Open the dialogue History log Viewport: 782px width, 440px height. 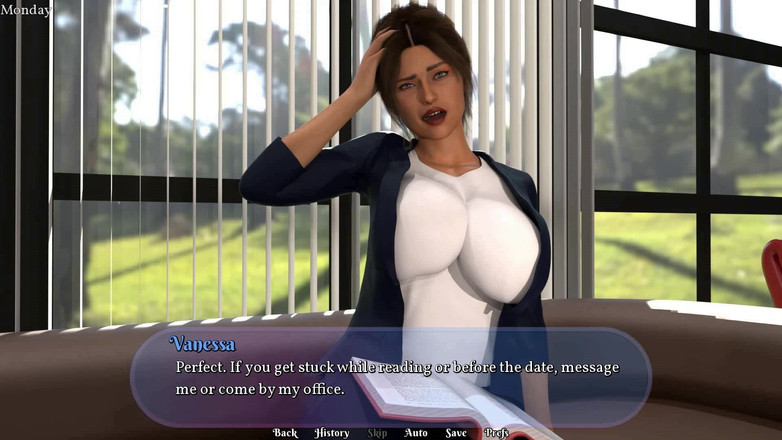click(x=332, y=433)
